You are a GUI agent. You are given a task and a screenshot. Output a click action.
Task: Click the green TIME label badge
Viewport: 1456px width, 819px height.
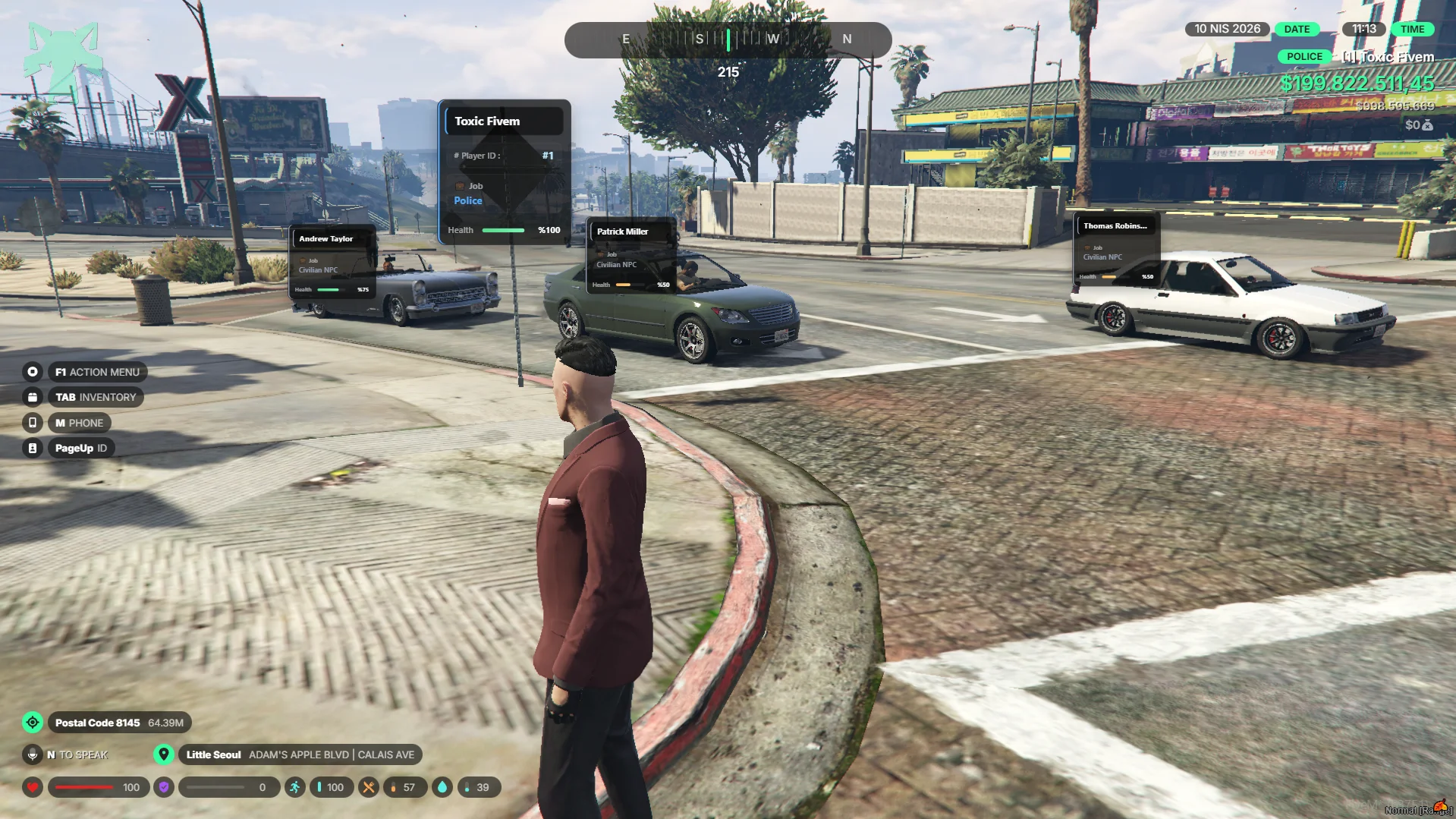1412,30
